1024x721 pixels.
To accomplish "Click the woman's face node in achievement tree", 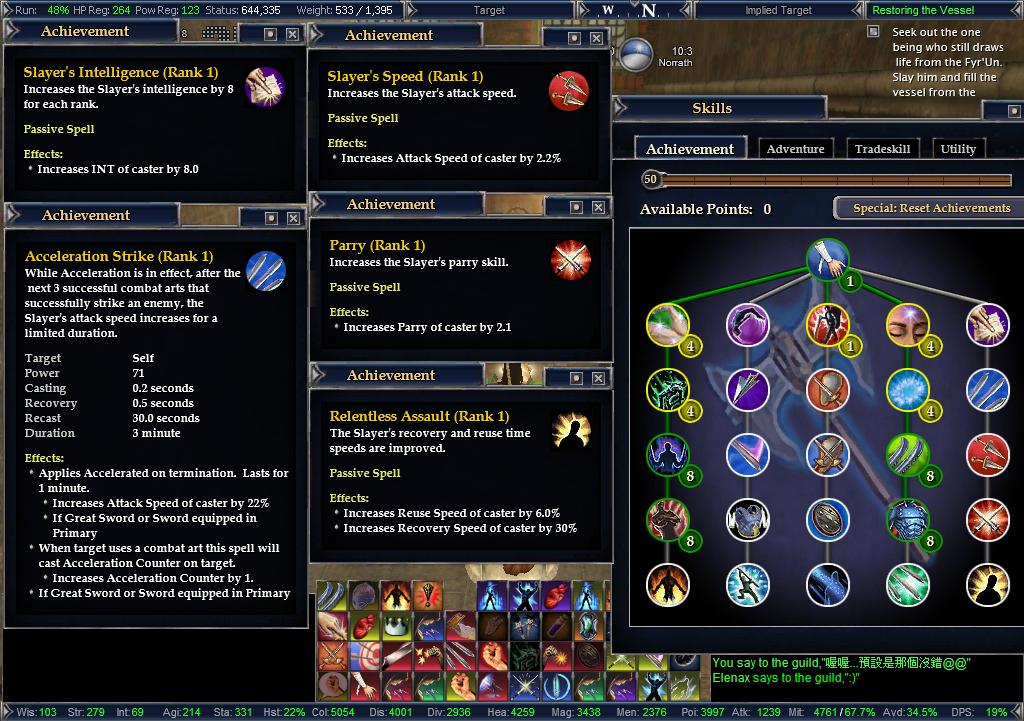I will 907,324.
